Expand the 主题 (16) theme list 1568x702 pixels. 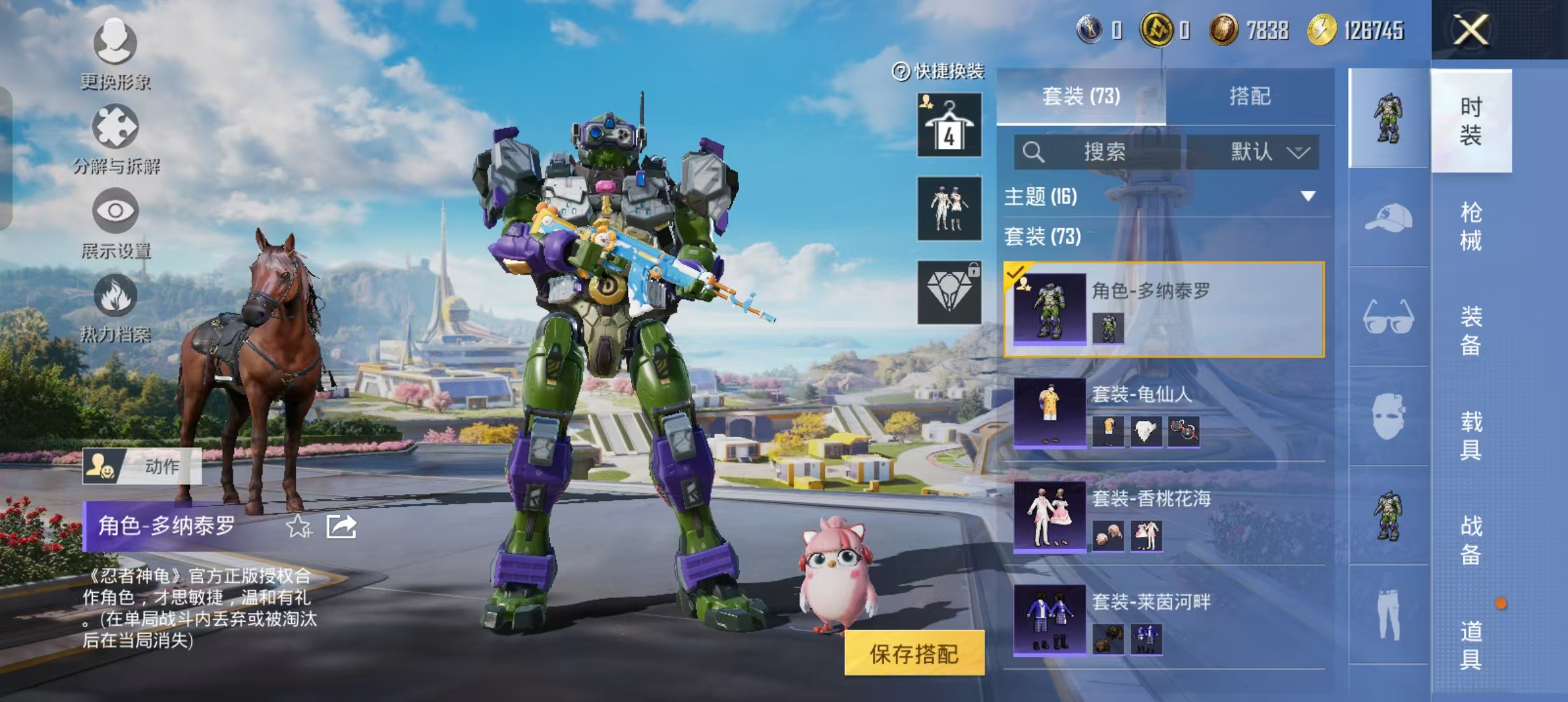[x=1307, y=196]
